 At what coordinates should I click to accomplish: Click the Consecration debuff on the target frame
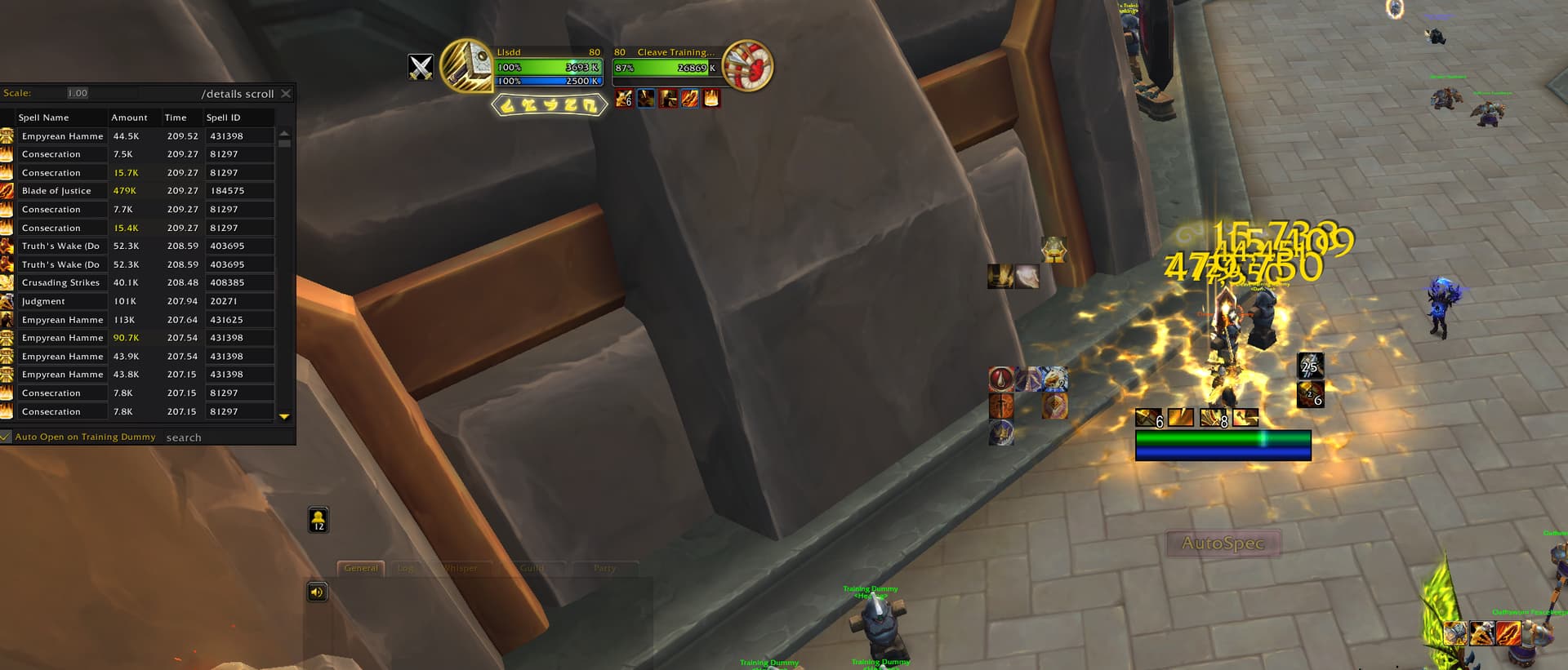point(712,99)
